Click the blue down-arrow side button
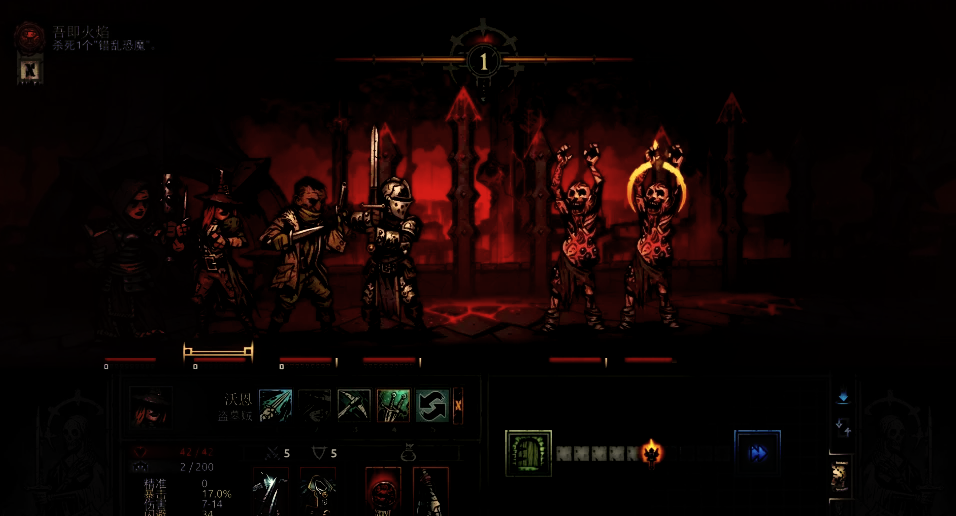 (843, 396)
